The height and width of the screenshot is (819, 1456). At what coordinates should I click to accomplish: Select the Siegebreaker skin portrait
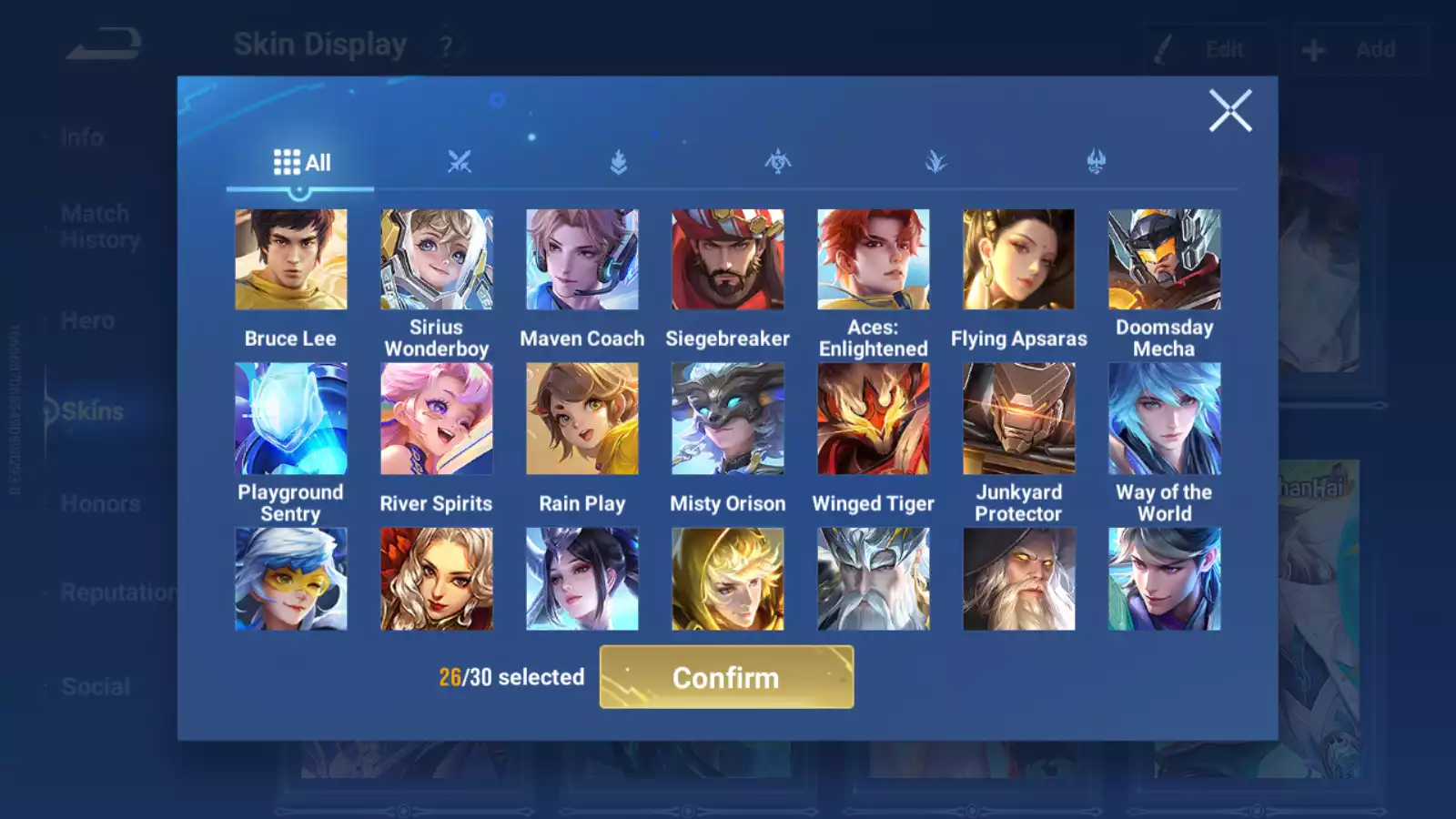point(727,259)
